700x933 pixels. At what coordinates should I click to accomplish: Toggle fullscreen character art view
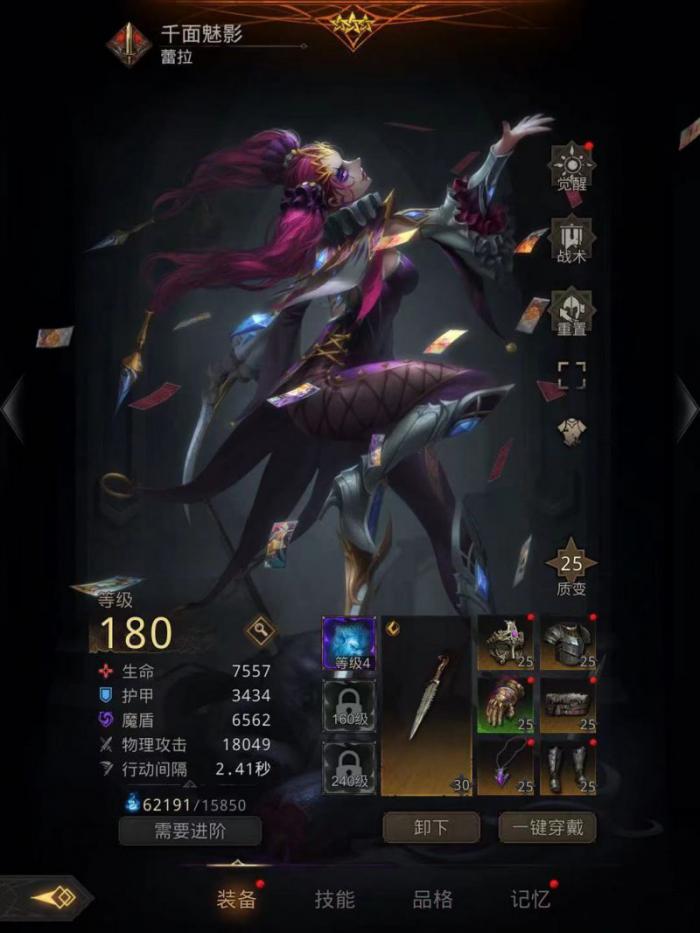click(571, 376)
